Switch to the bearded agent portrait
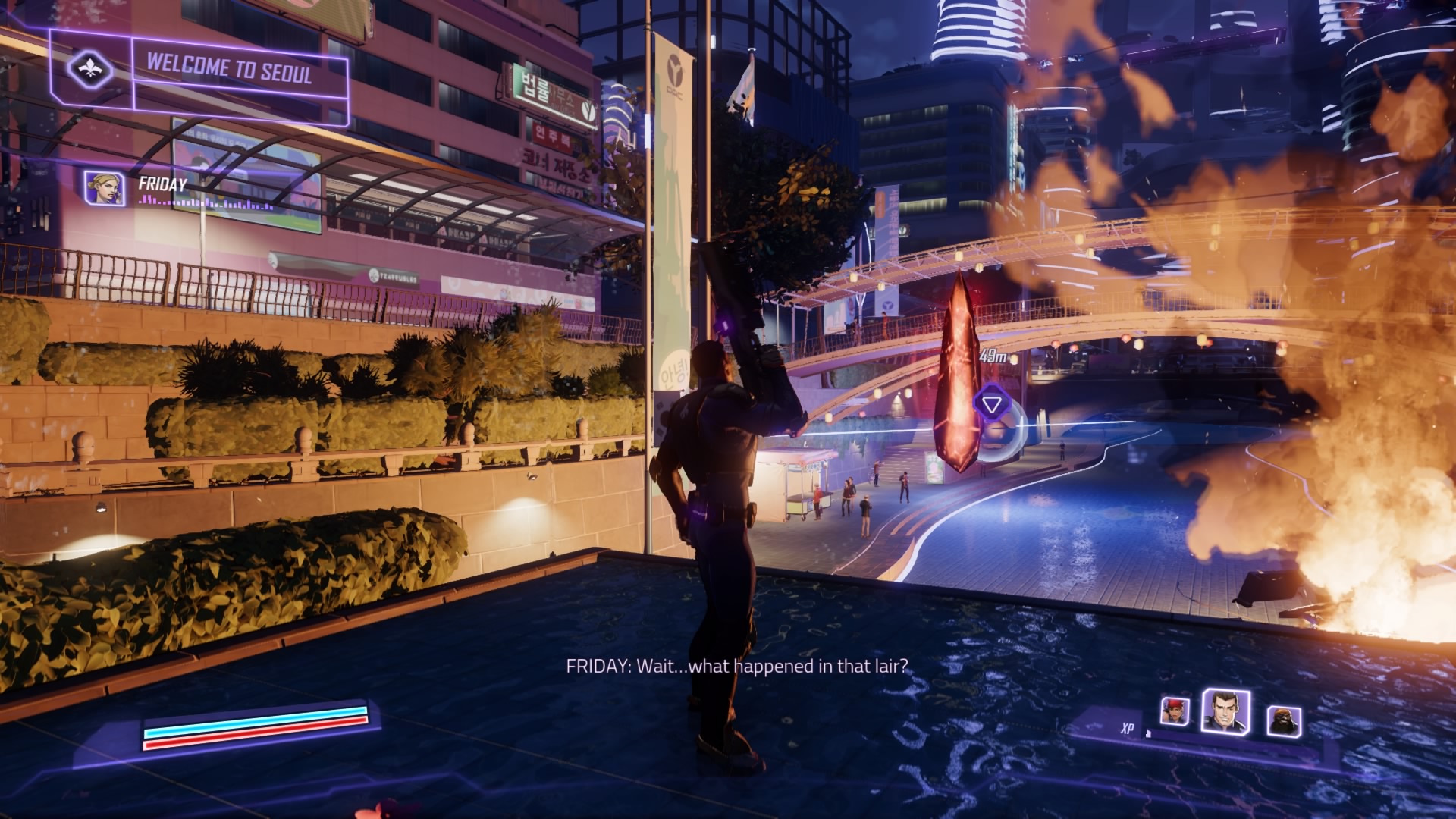The width and height of the screenshot is (1456, 819). [1283, 721]
